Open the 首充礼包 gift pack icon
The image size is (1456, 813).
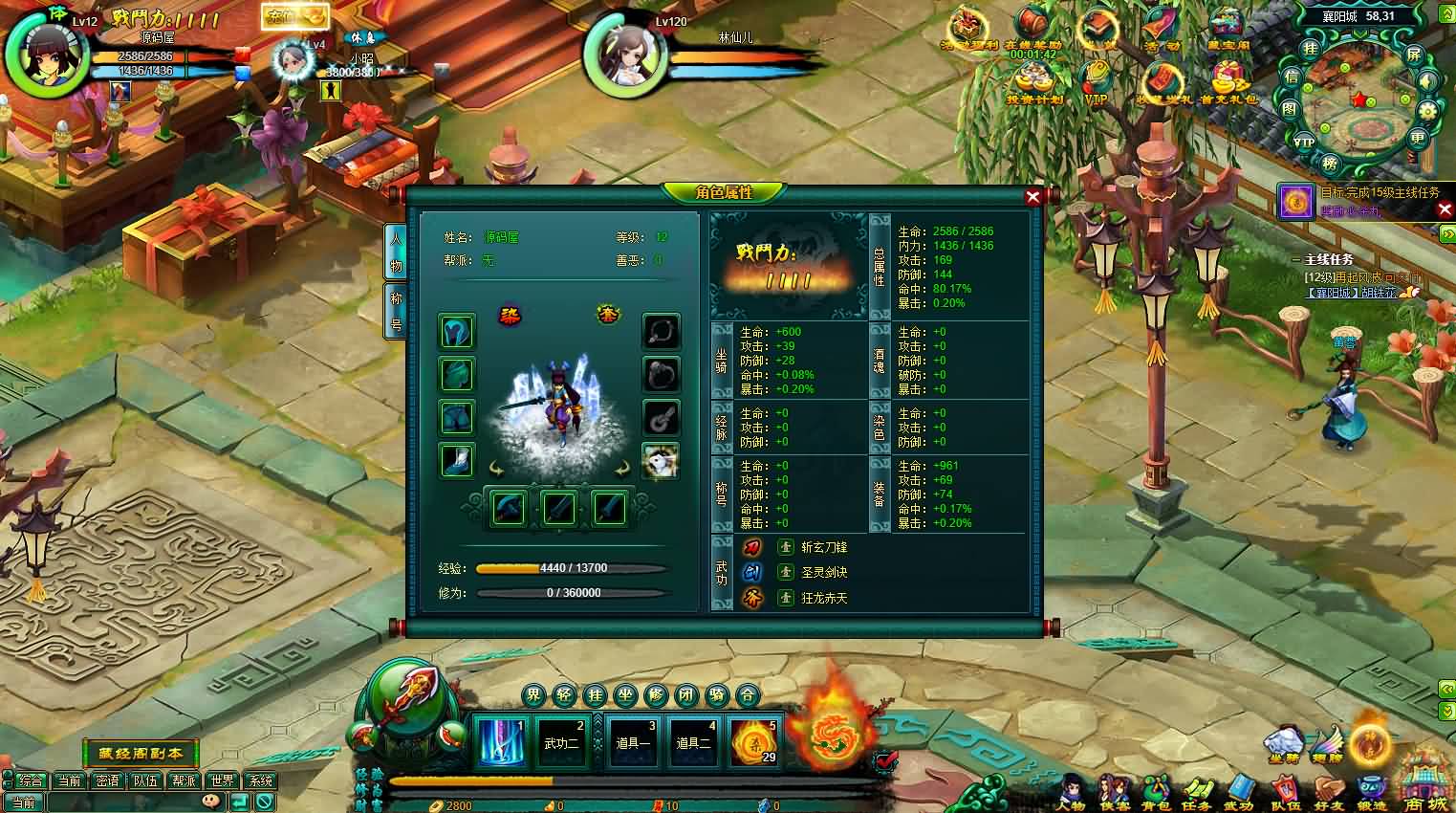pyautogui.click(x=1228, y=77)
